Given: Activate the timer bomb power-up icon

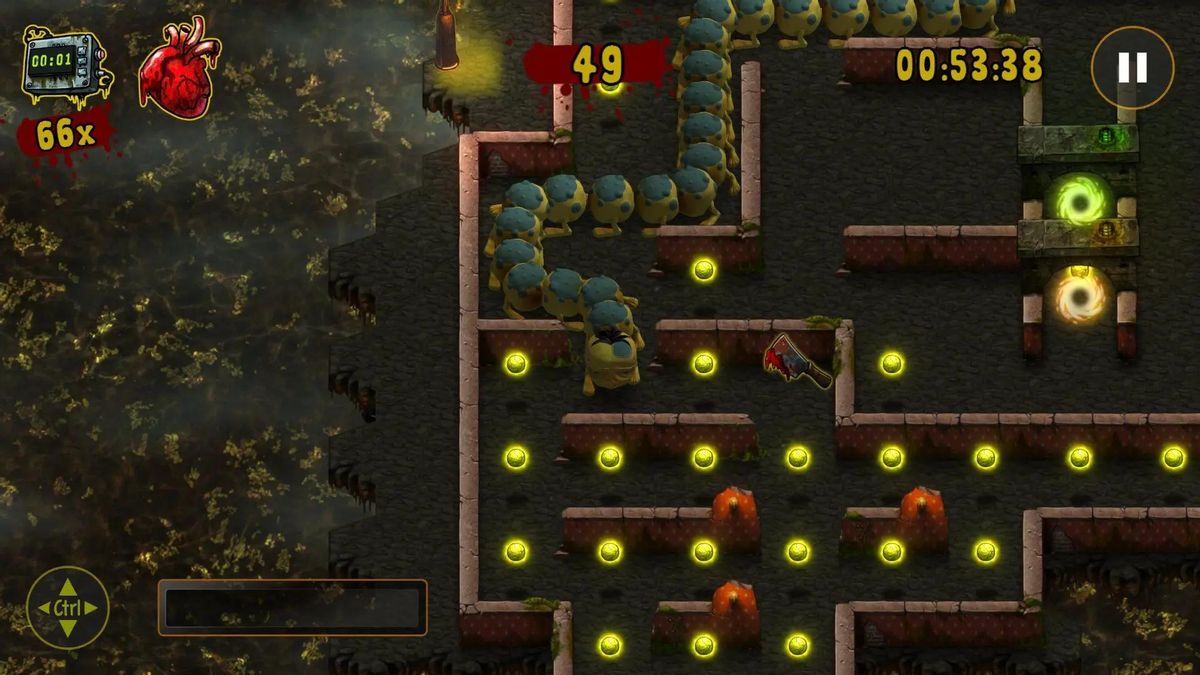Looking at the screenshot, I should coord(64,66).
